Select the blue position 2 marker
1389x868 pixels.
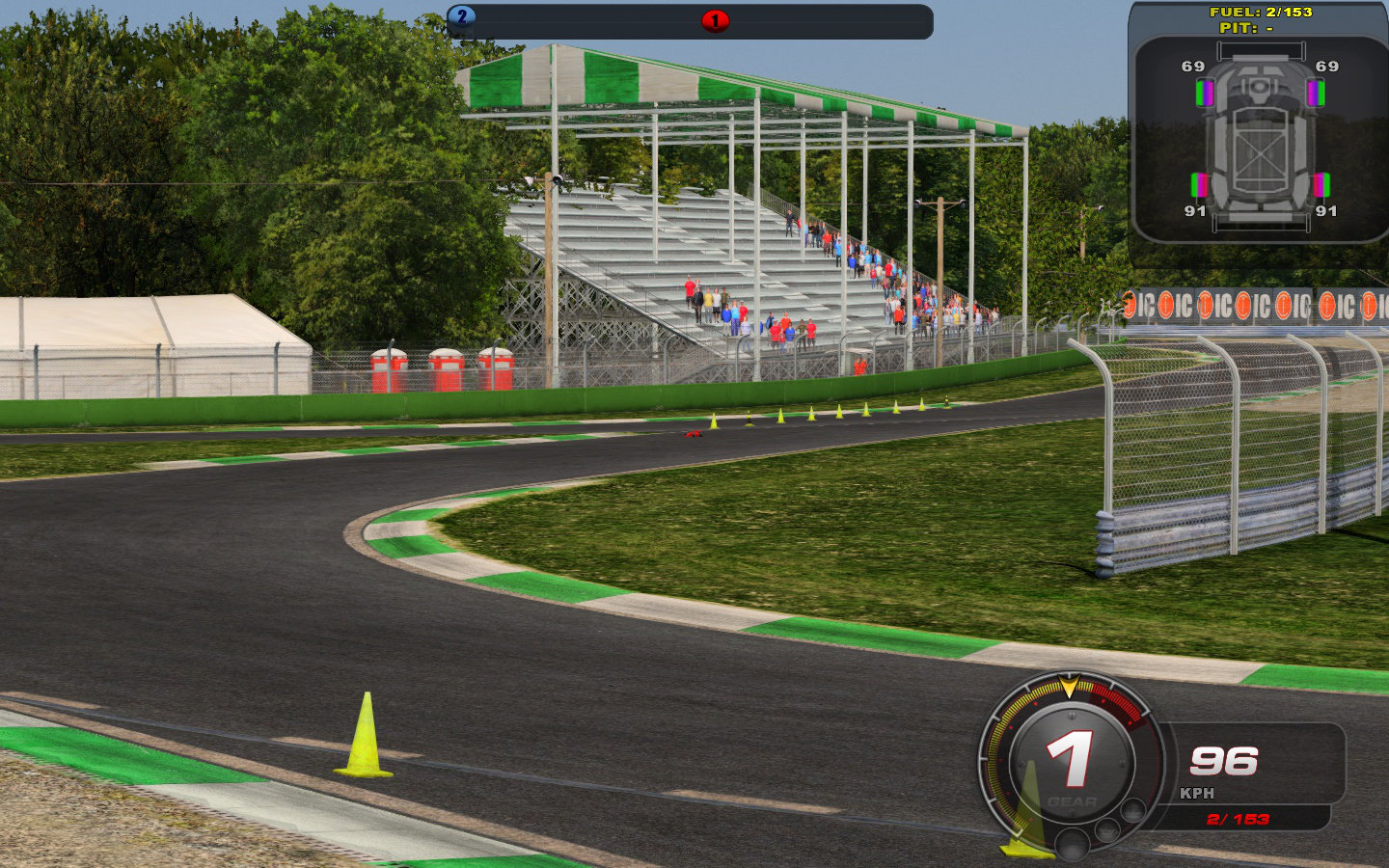click(x=462, y=16)
